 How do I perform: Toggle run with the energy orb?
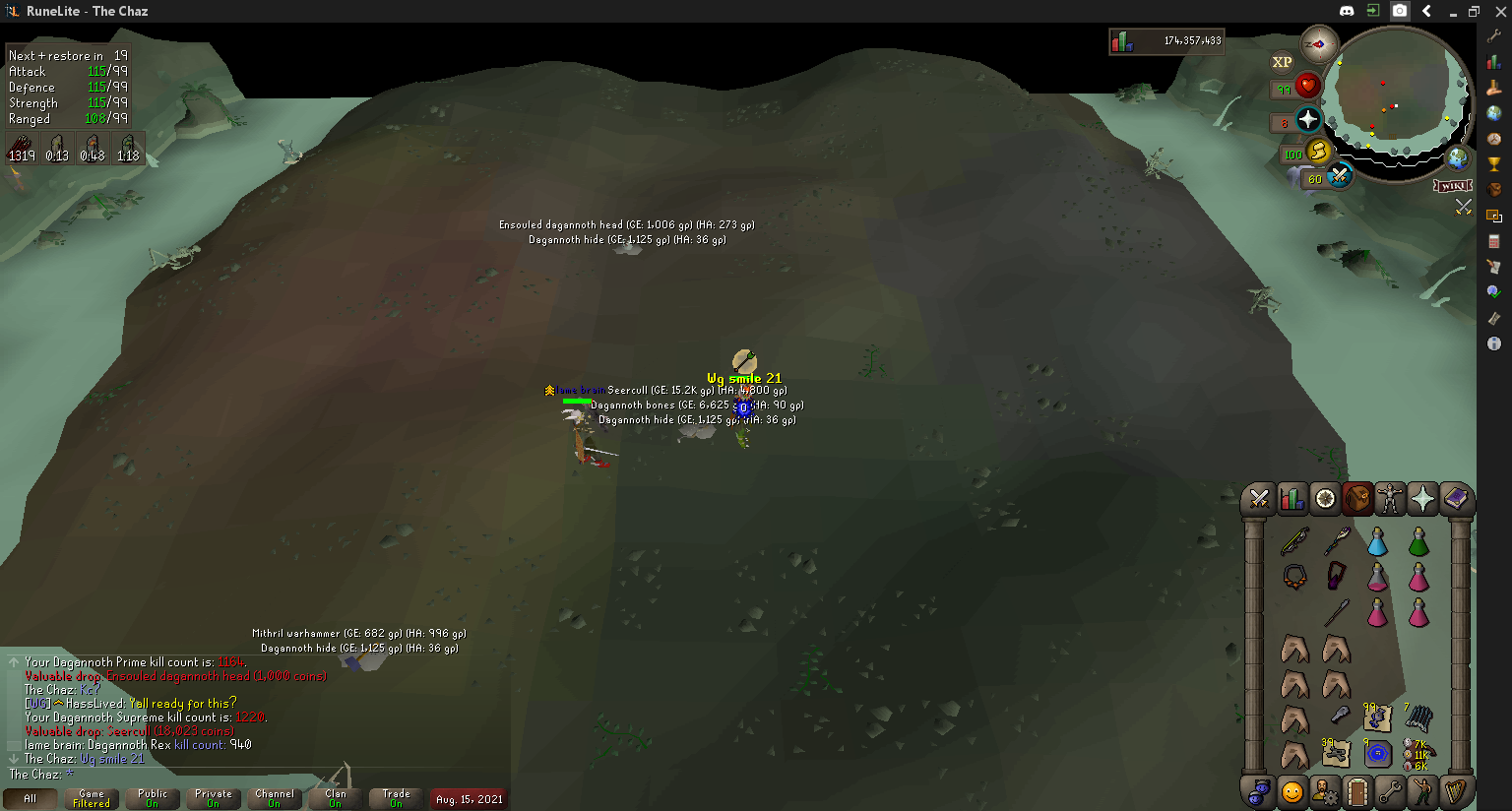(x=1318, y=152)
